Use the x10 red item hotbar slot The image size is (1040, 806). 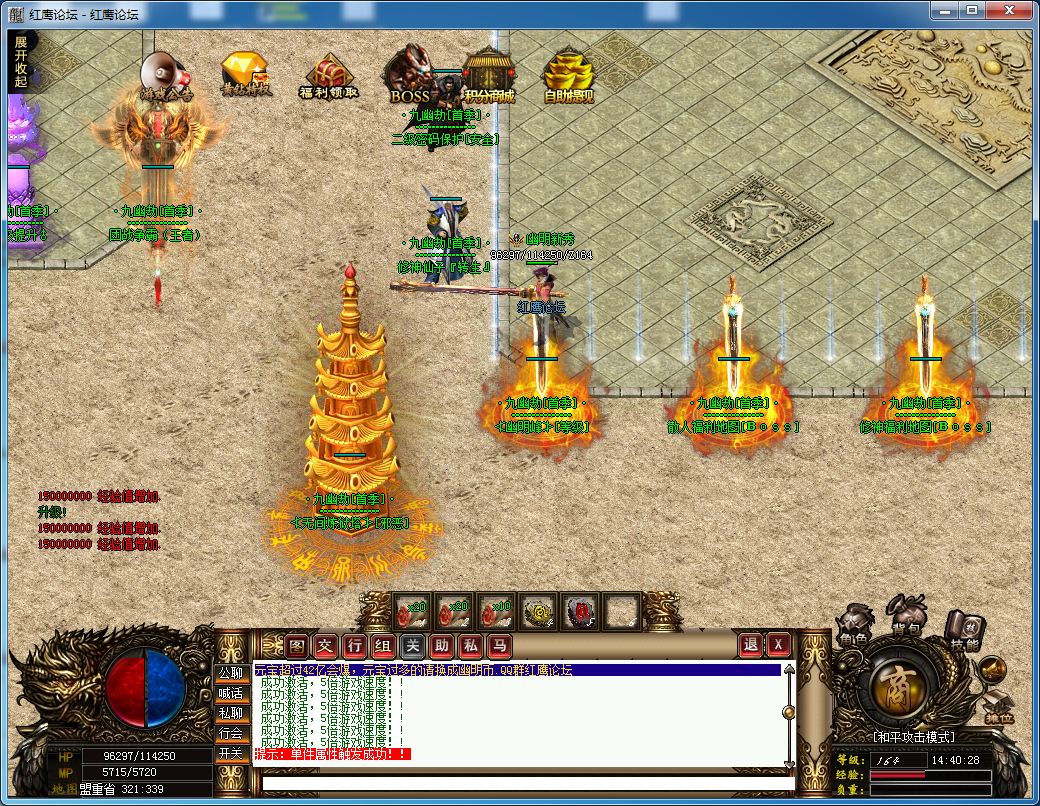point(496,610)
